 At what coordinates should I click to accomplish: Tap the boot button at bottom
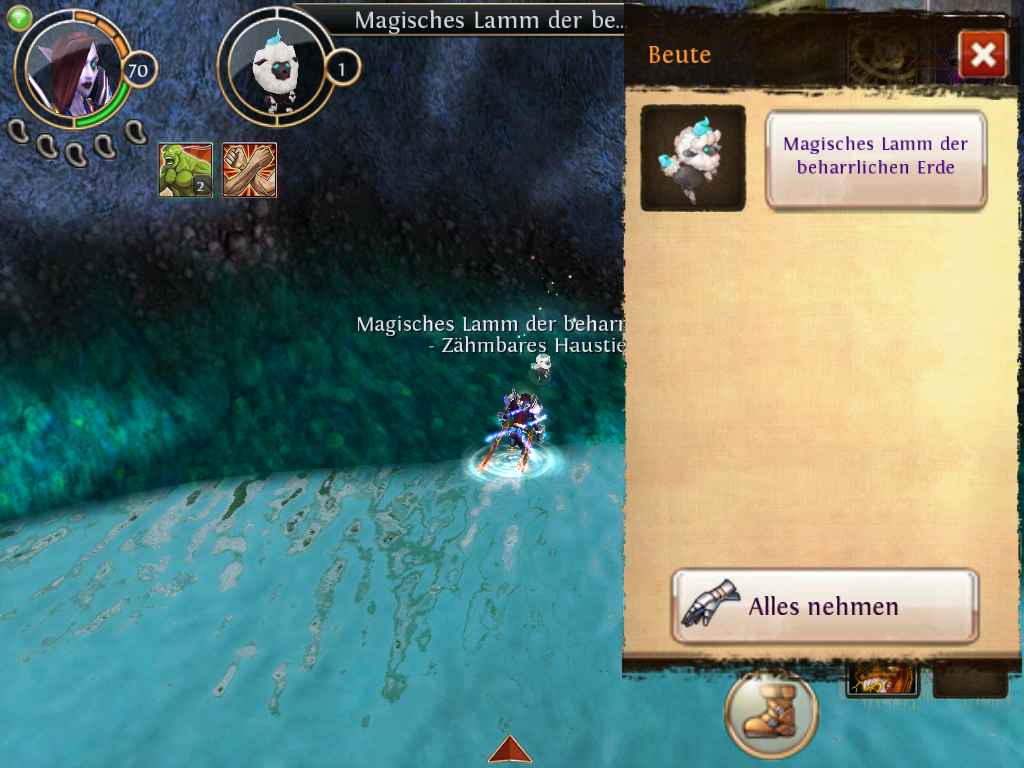point(771,714)
